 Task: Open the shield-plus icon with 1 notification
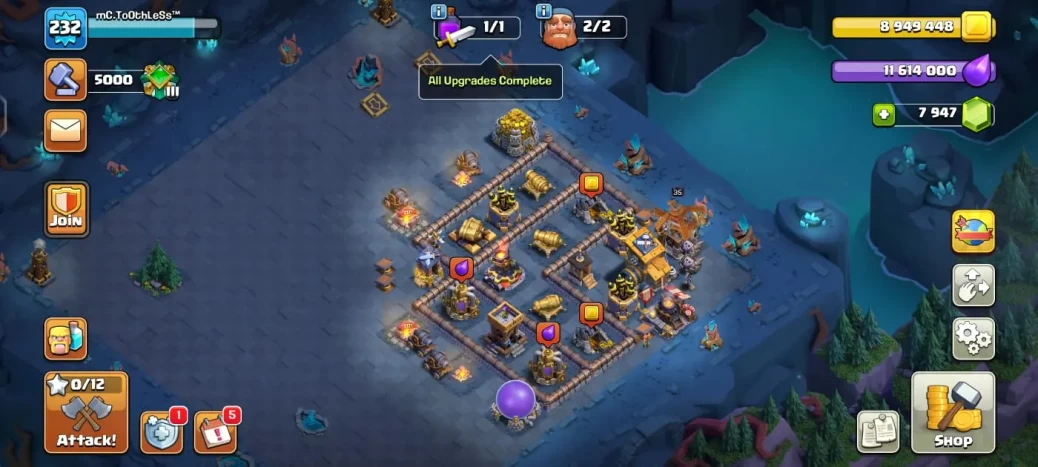tap(160, 432)
